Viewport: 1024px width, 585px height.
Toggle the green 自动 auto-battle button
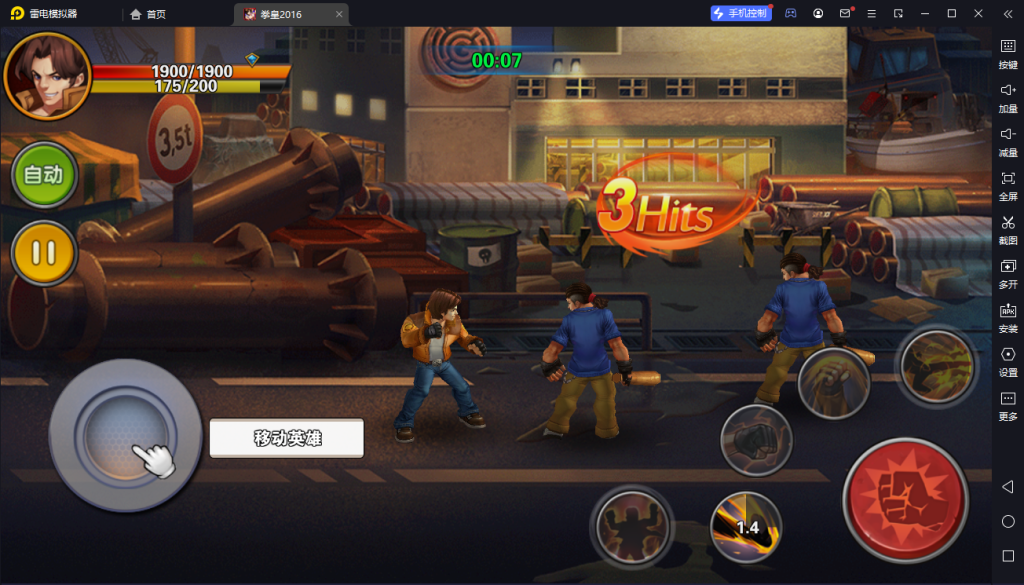point(44,175)
